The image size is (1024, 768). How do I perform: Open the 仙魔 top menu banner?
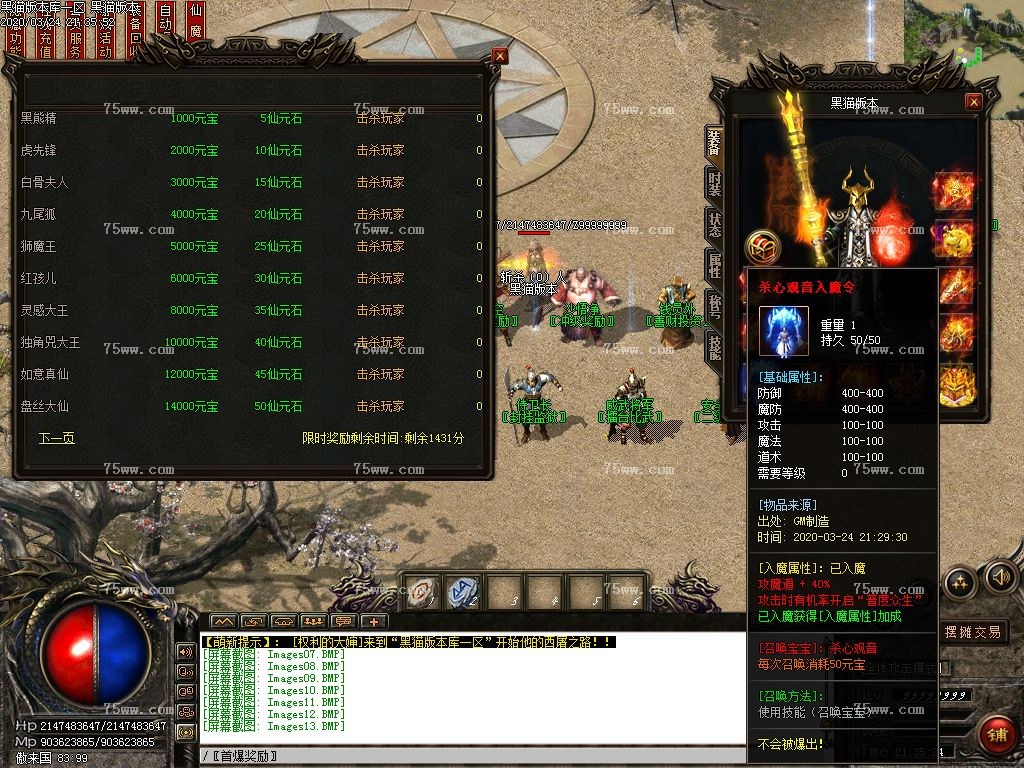[x=196, y=30]
